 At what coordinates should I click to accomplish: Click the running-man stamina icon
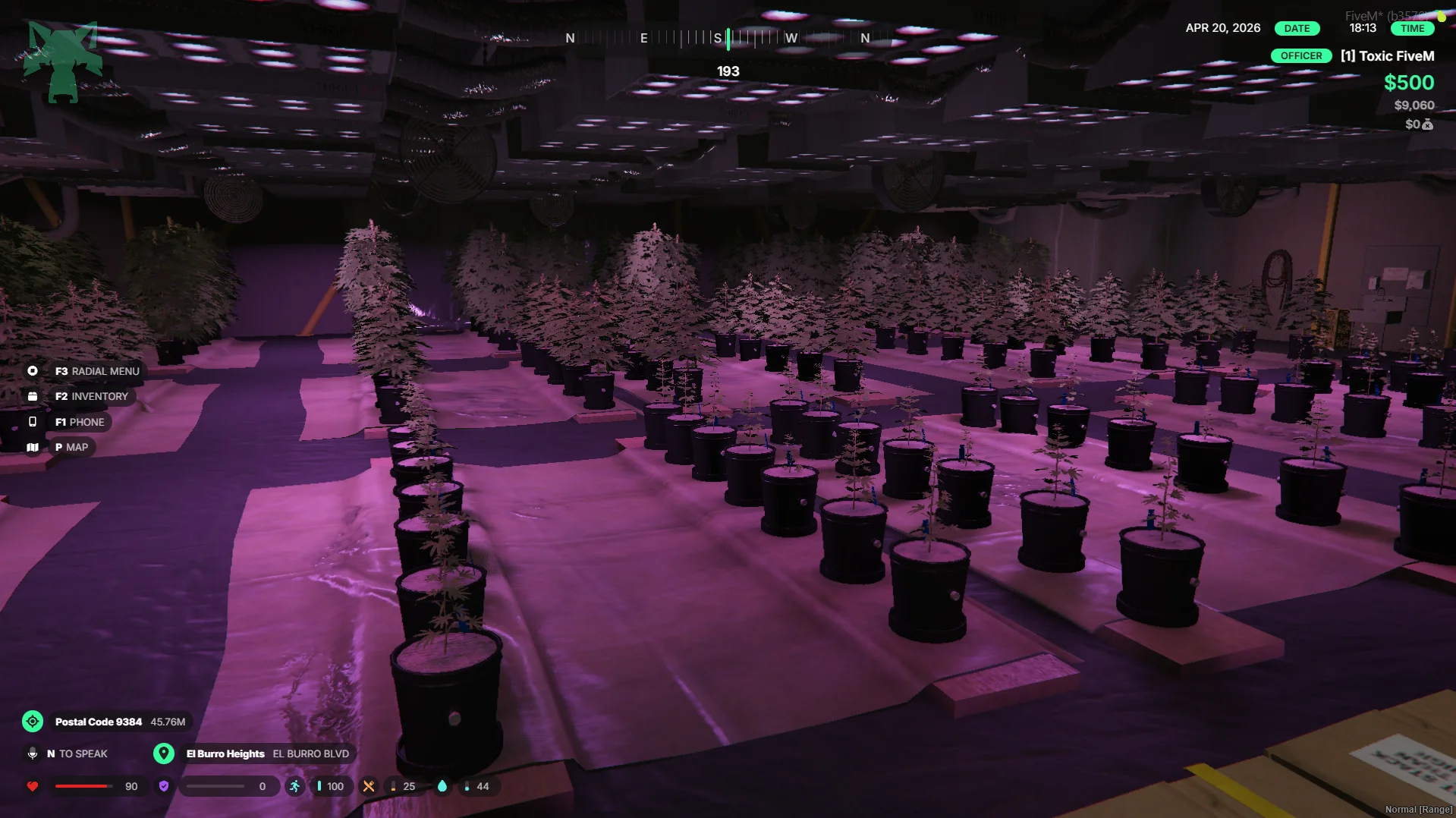(294, 786)
